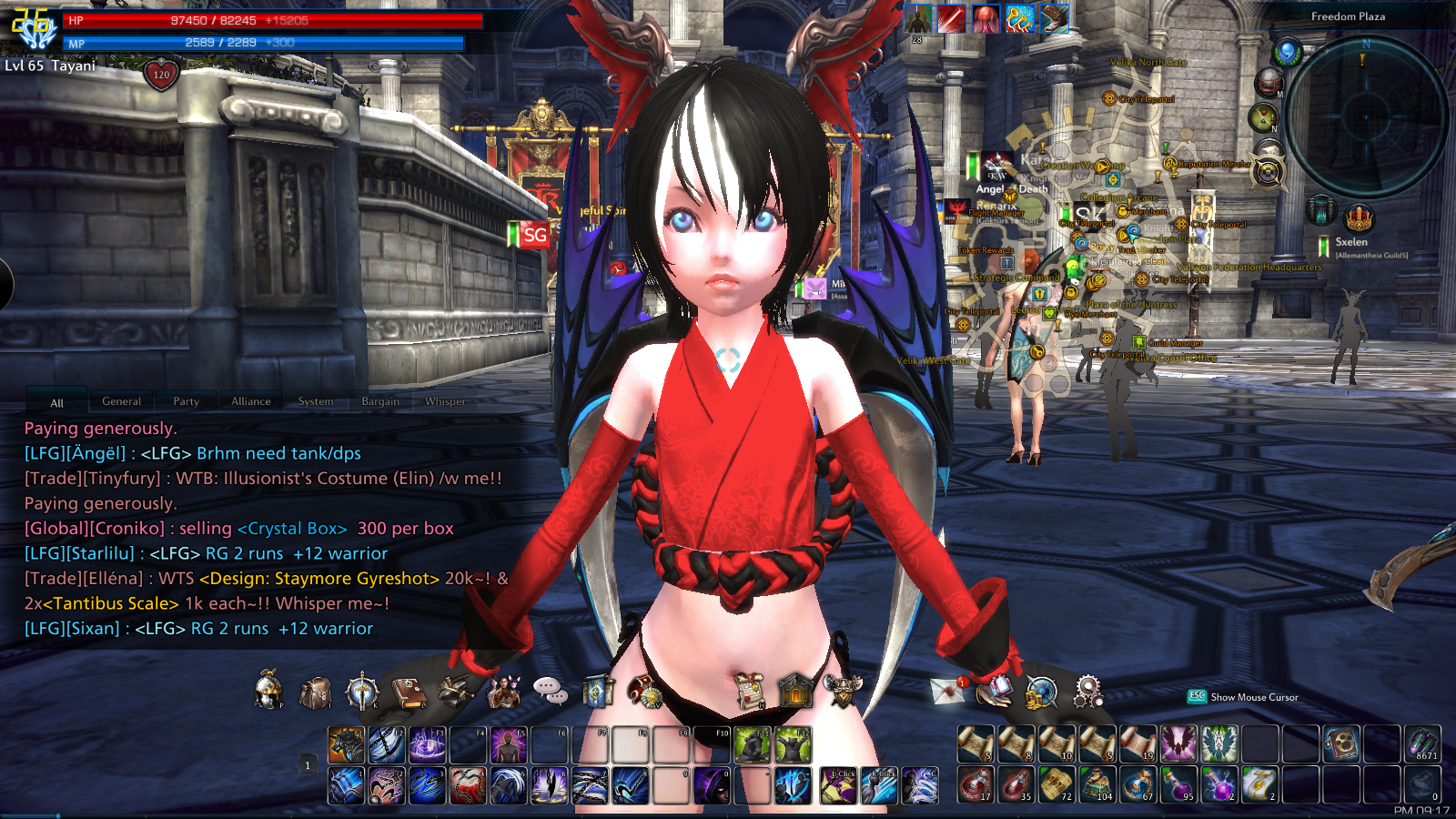1456x819 pixels.
Task: Open the gears system settings icon
Action: 1087,692
